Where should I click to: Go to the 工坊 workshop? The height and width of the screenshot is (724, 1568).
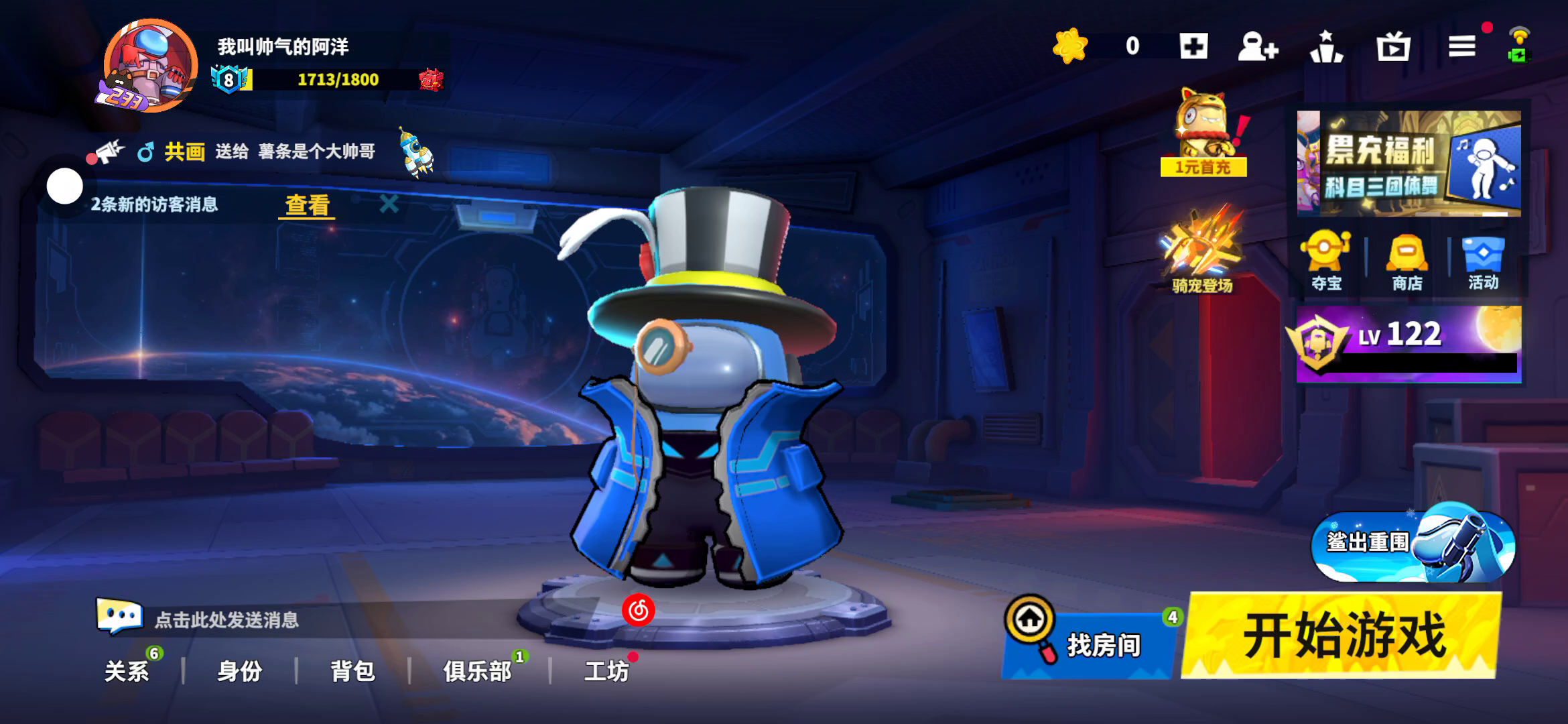point(606,670)
